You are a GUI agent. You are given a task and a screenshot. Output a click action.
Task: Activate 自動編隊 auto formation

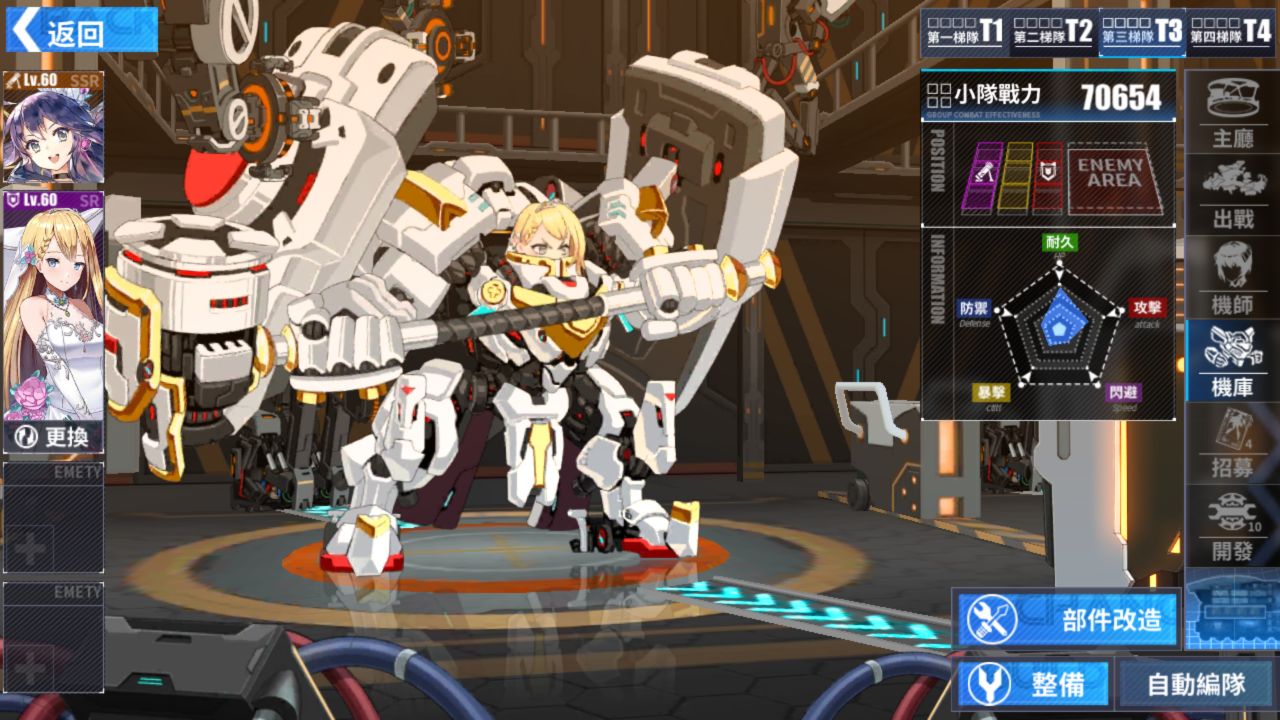(1195, 685)
